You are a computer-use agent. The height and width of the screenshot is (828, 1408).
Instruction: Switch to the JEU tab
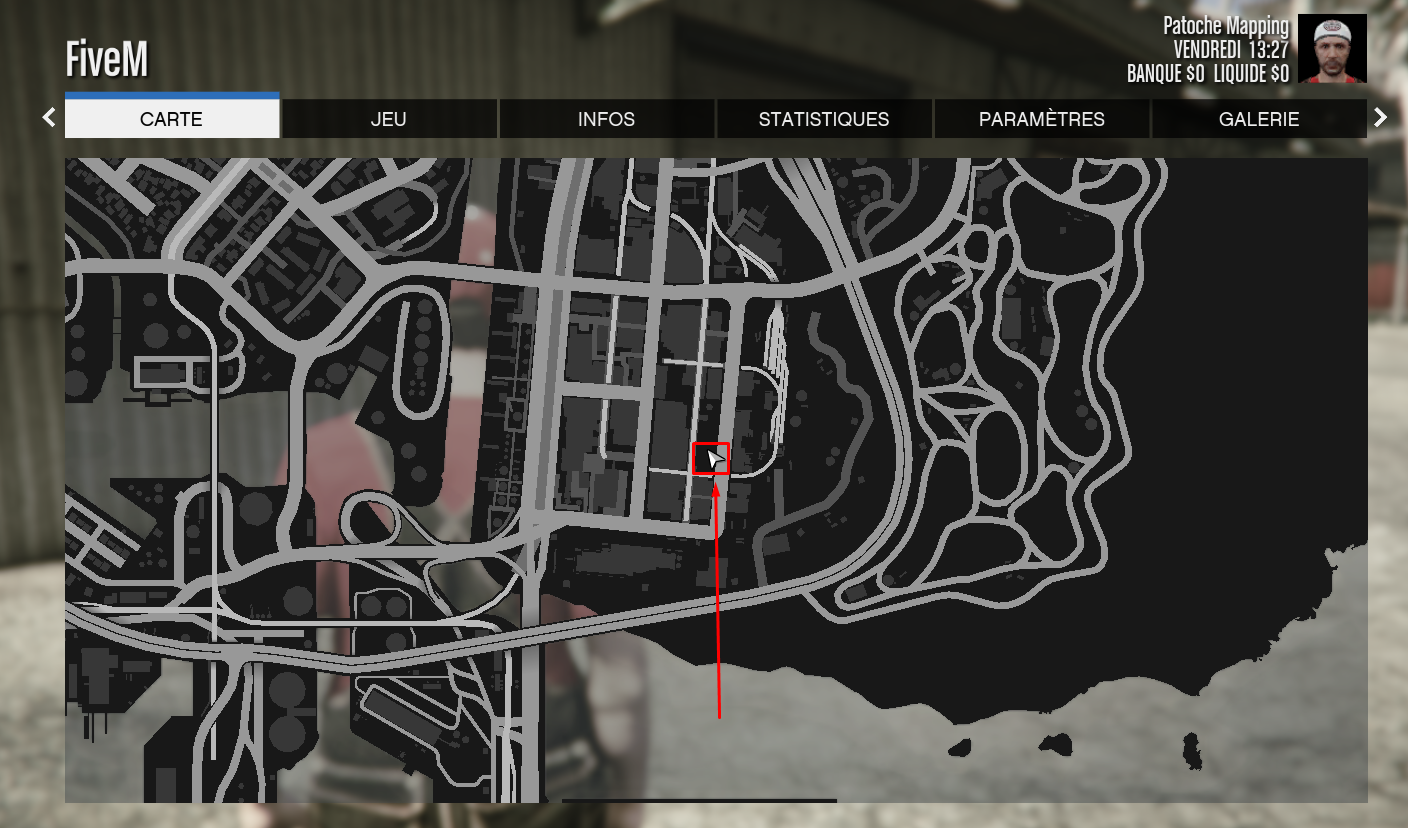388,118
